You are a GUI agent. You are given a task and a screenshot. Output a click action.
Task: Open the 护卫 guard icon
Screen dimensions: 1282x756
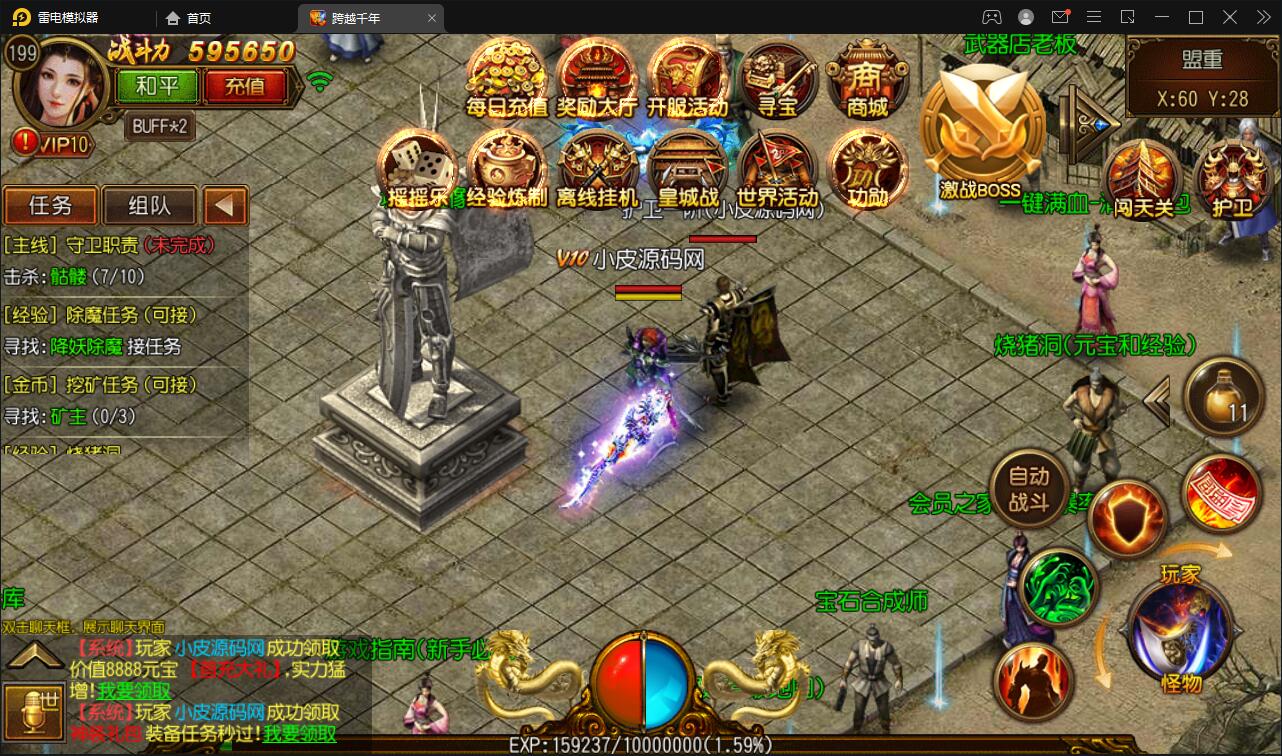[x=1231, y=178]
